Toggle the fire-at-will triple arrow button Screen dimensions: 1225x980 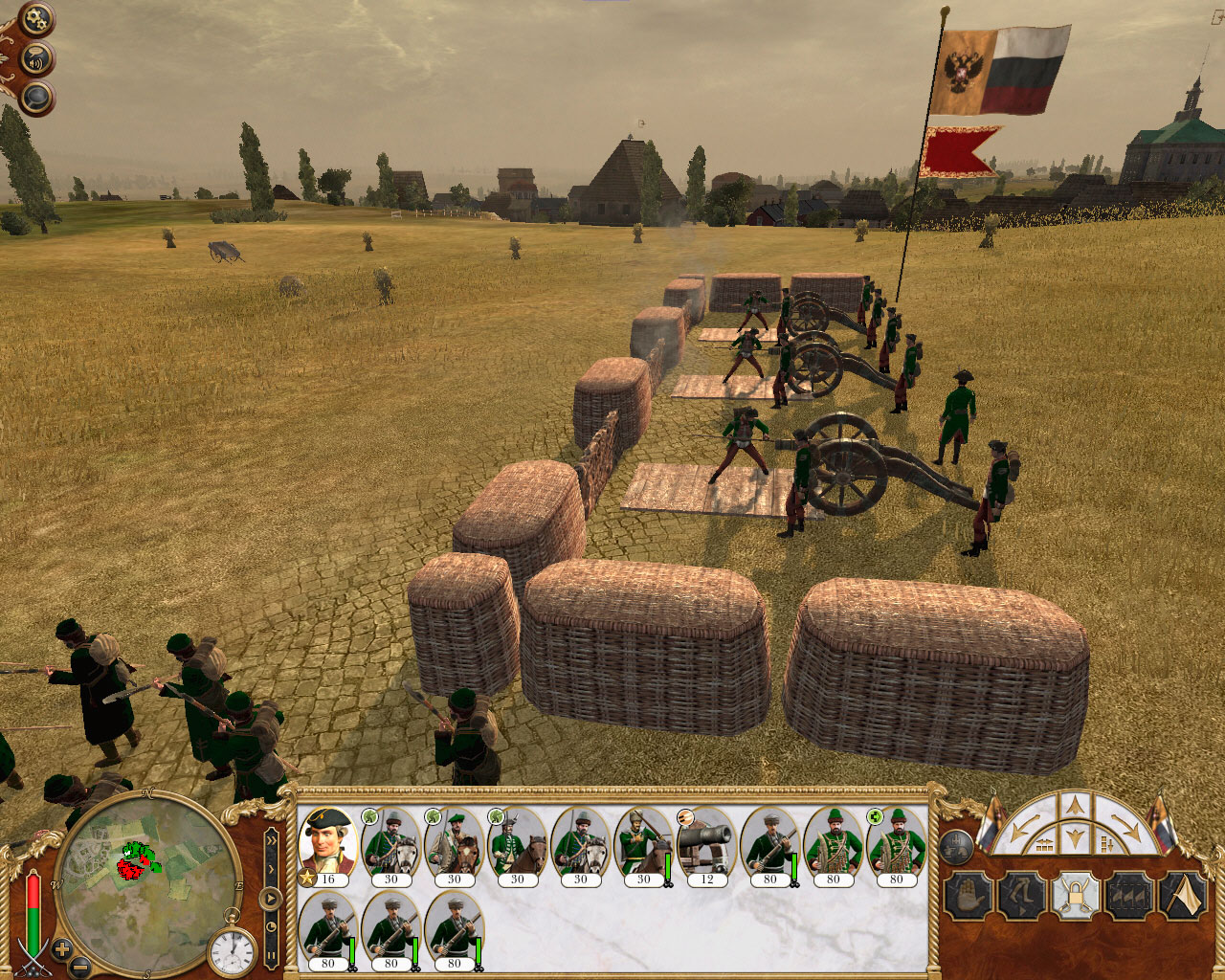[x=1128, y=897]
